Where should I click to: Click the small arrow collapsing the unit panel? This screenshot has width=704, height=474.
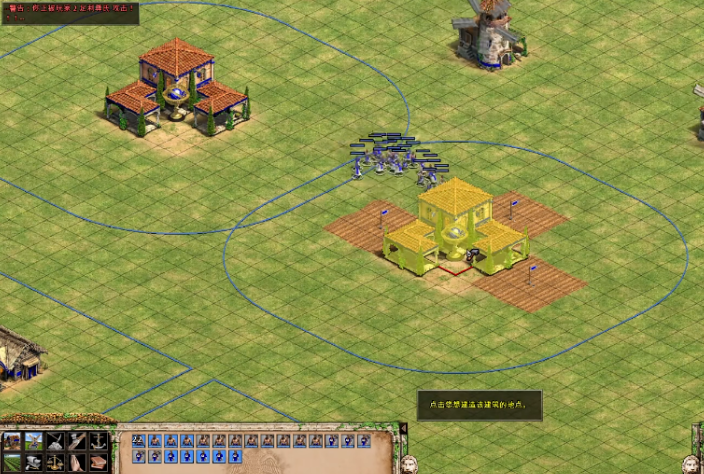(404, 428)
